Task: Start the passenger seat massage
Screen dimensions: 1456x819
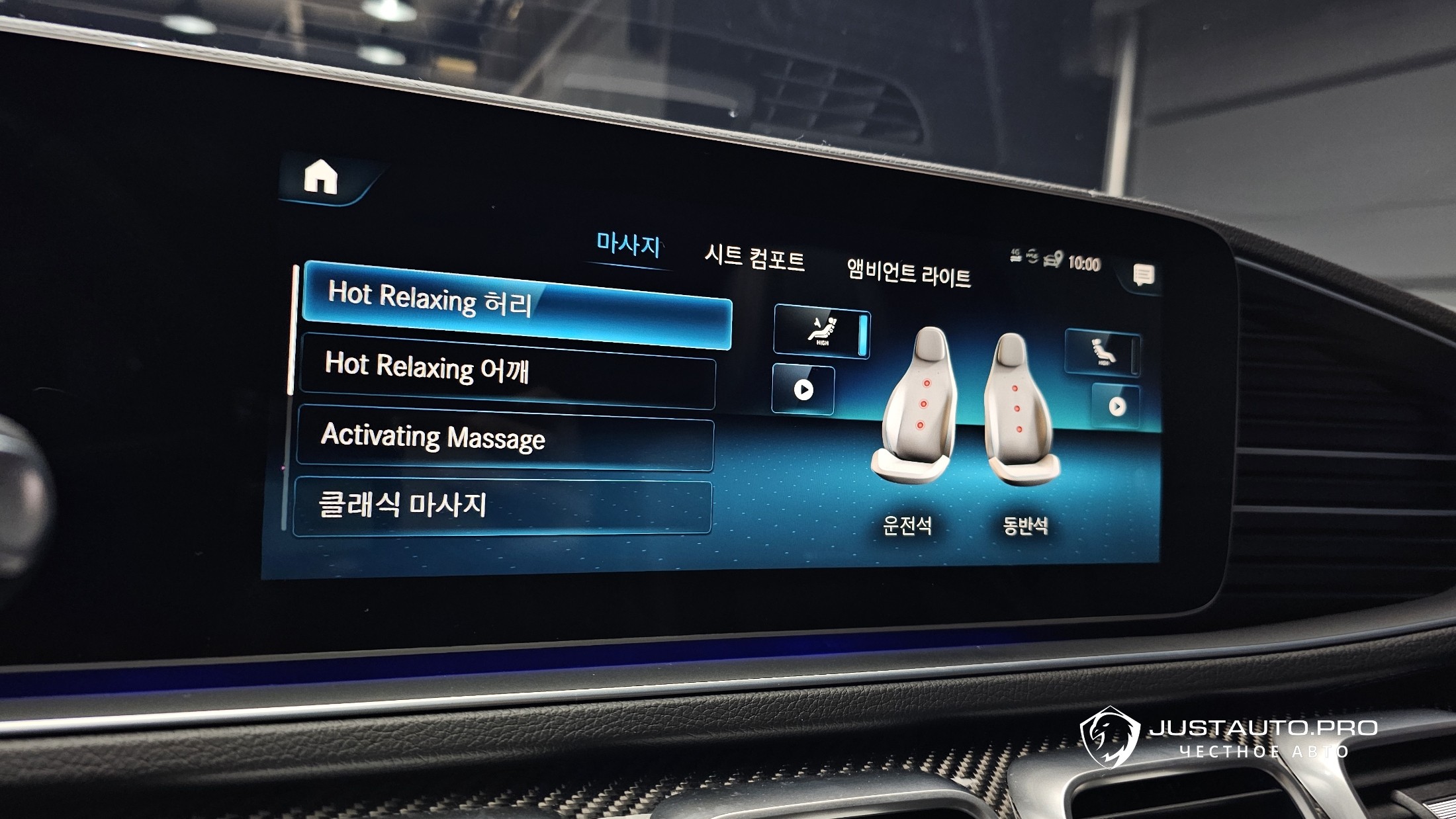Action: [x=1116, y=406]
